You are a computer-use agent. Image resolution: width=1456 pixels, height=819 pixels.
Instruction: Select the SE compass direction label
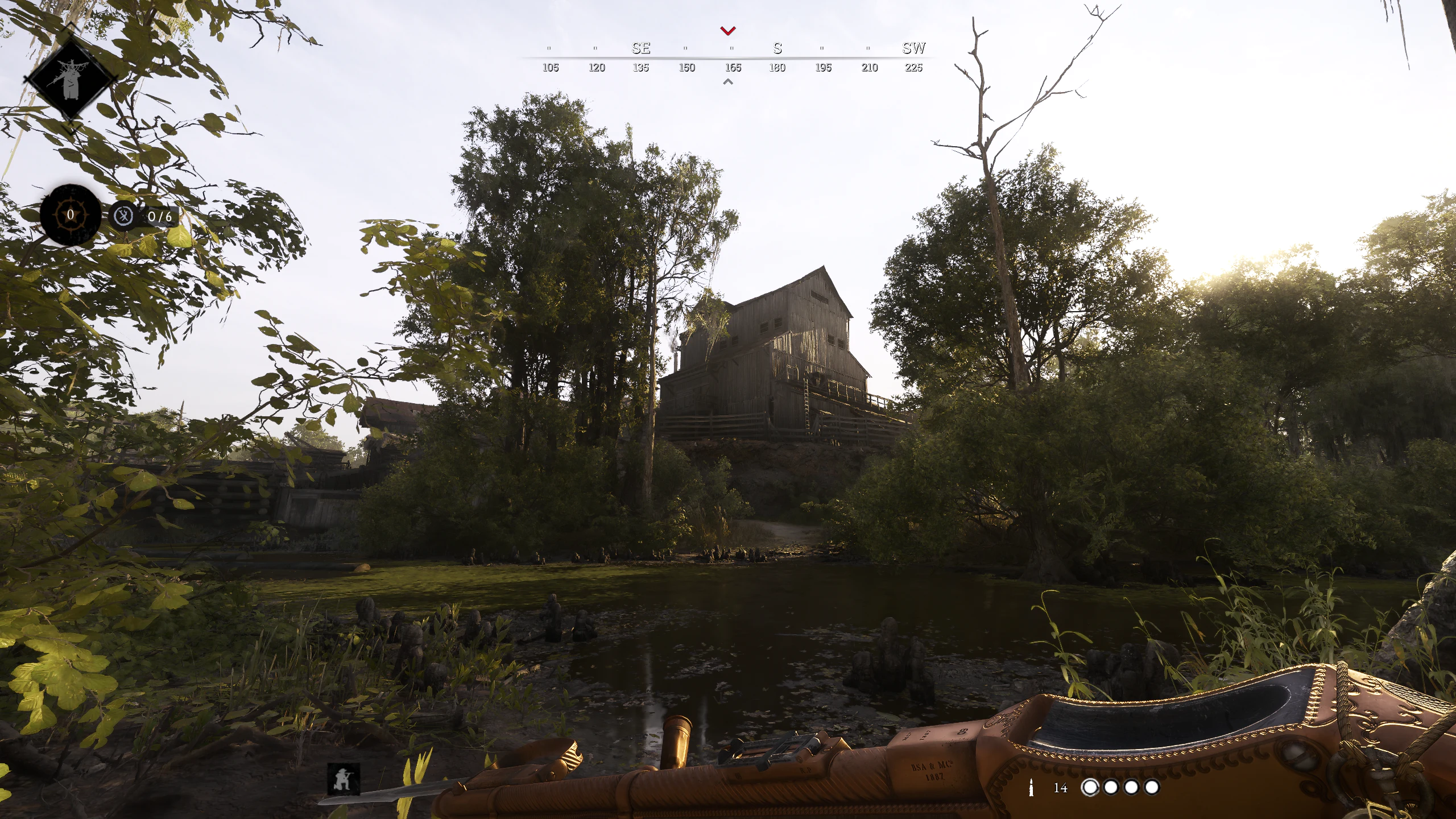pyautogui.click(x=640, y=48)
